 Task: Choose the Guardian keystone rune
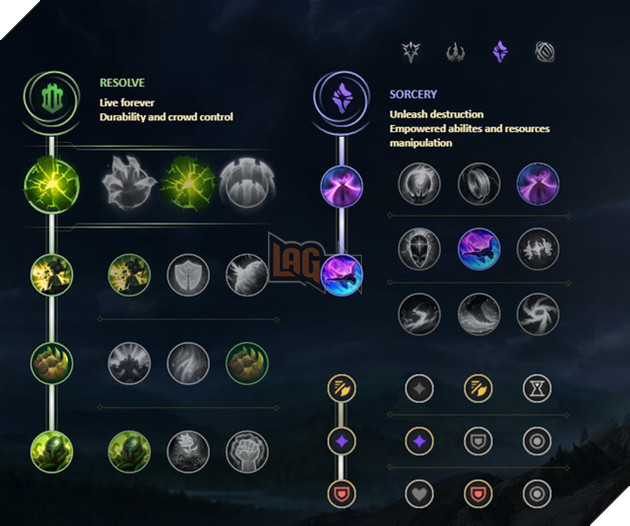(244, 184)
